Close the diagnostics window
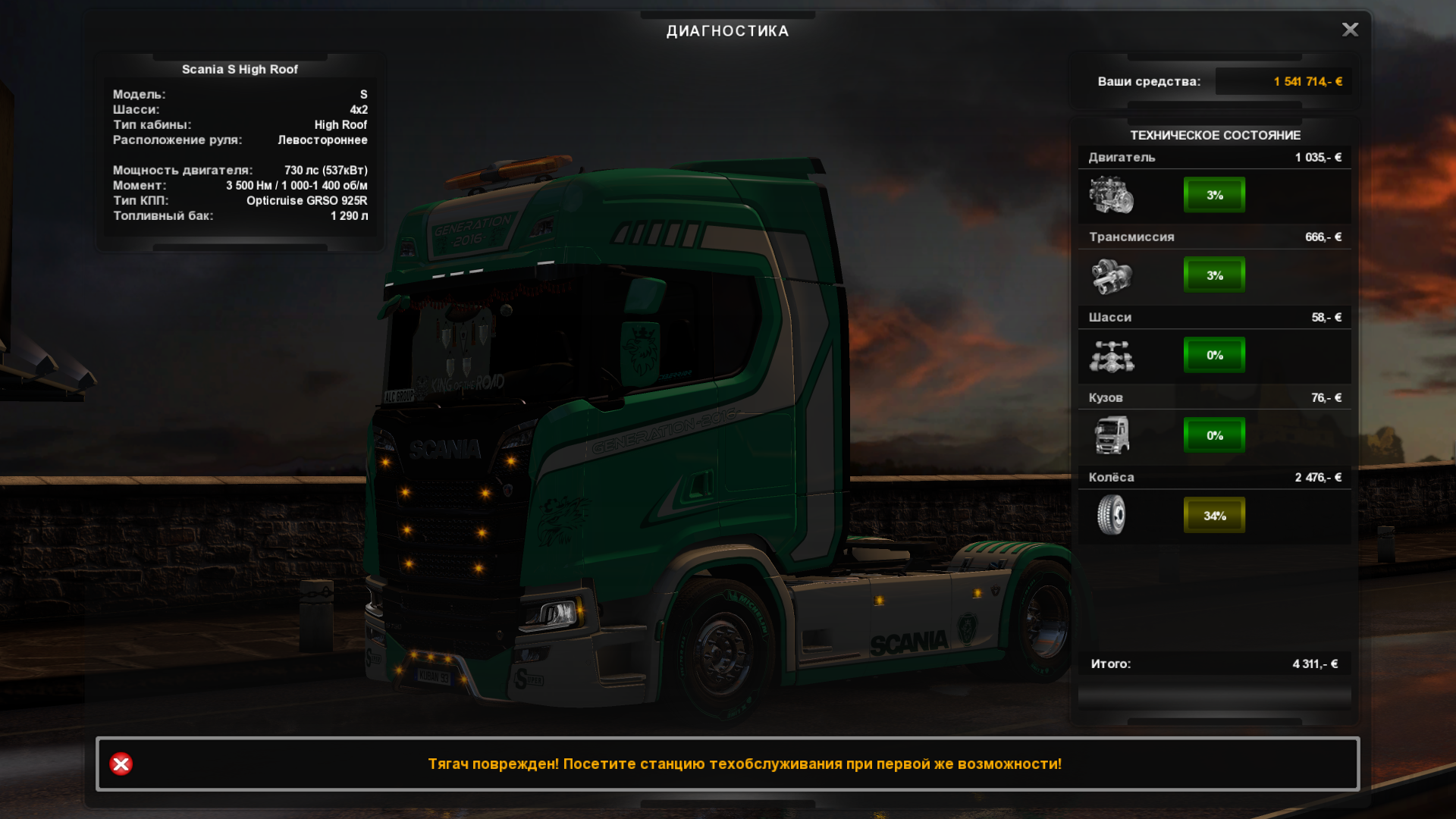 (1350, 30)
